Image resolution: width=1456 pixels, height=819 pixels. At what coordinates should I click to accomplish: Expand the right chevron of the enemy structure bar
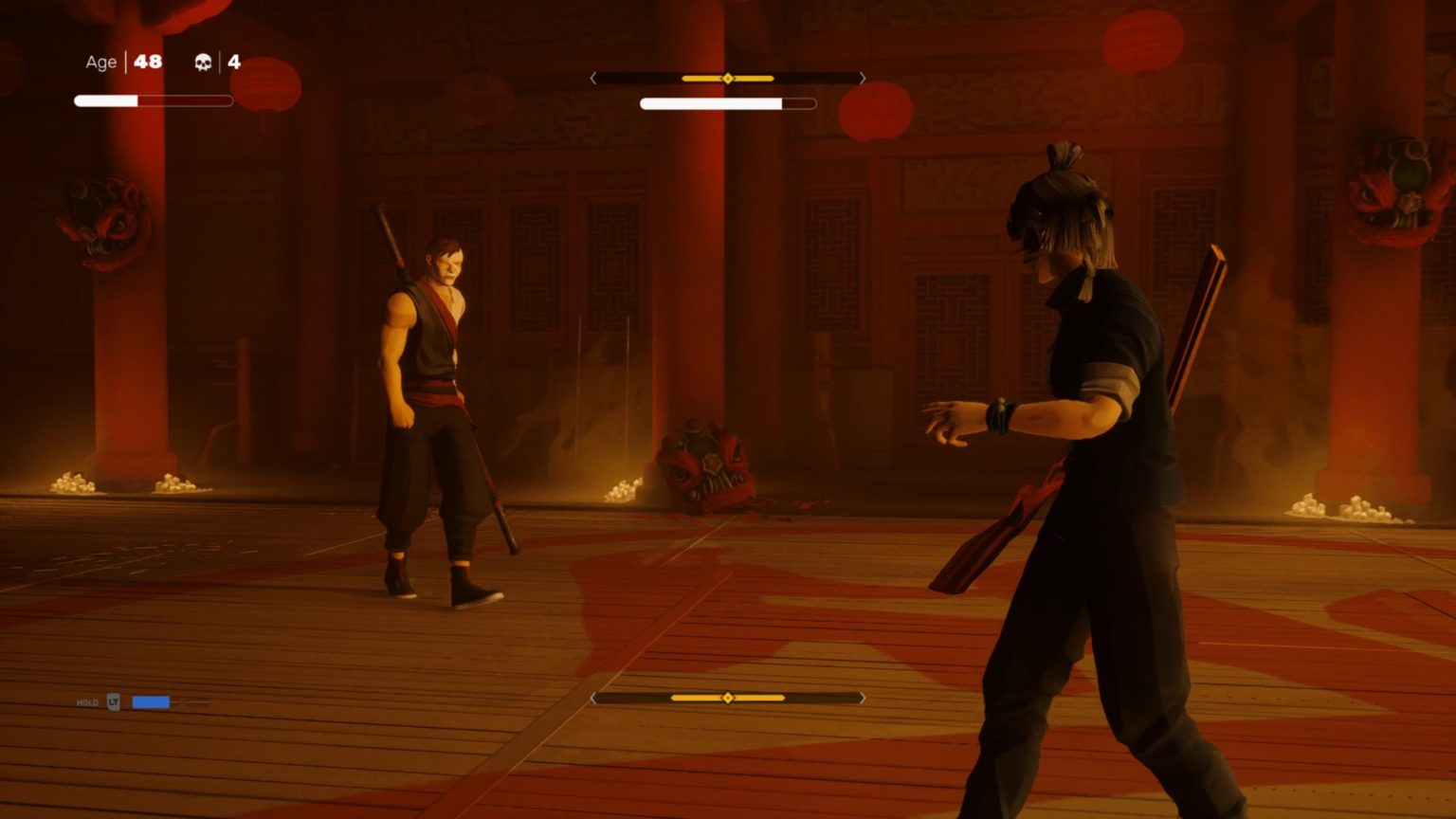pyautogui.click(x=862, y=80)
